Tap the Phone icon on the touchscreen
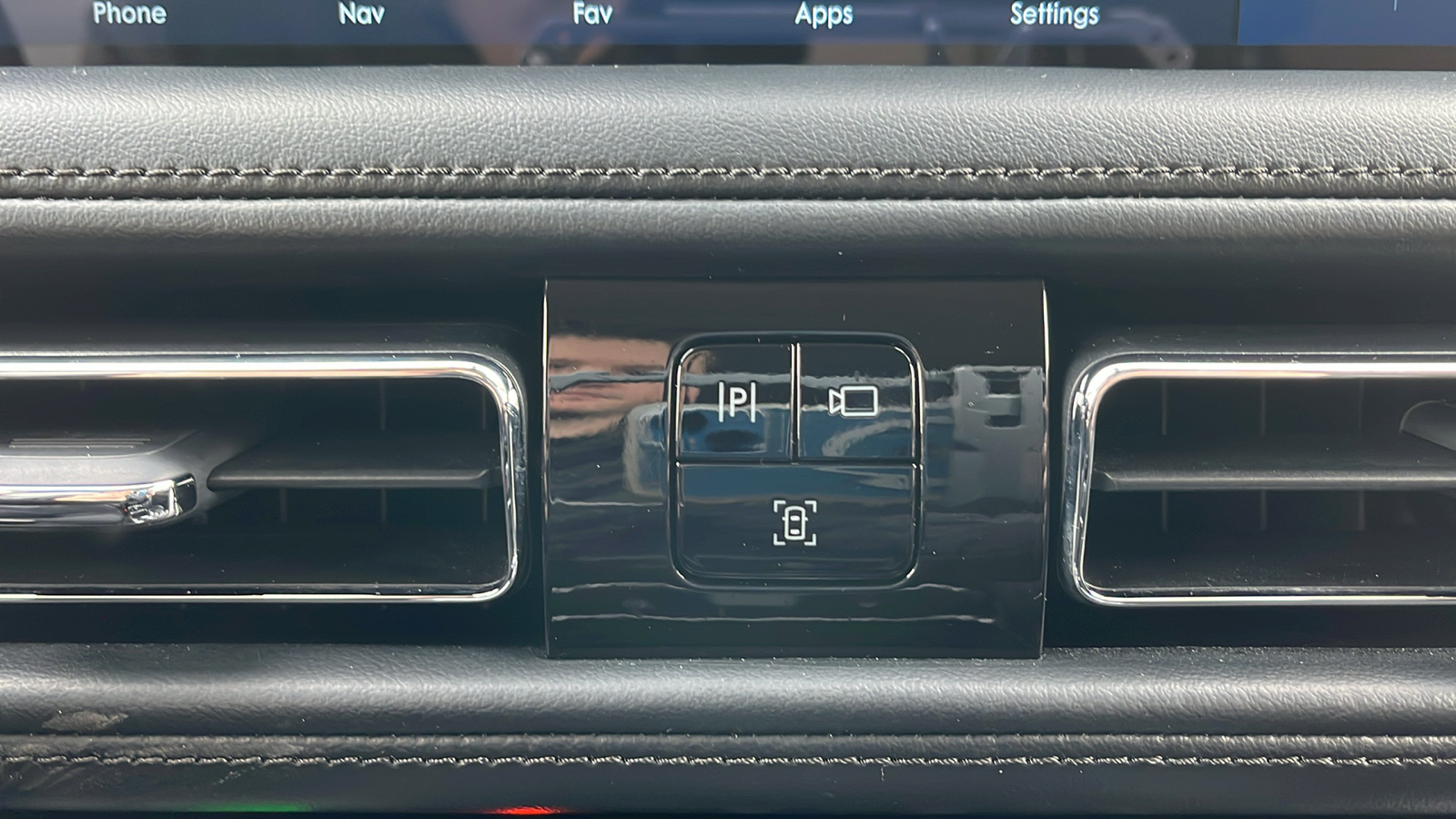1456x819 pixels. tap(129, 14)
